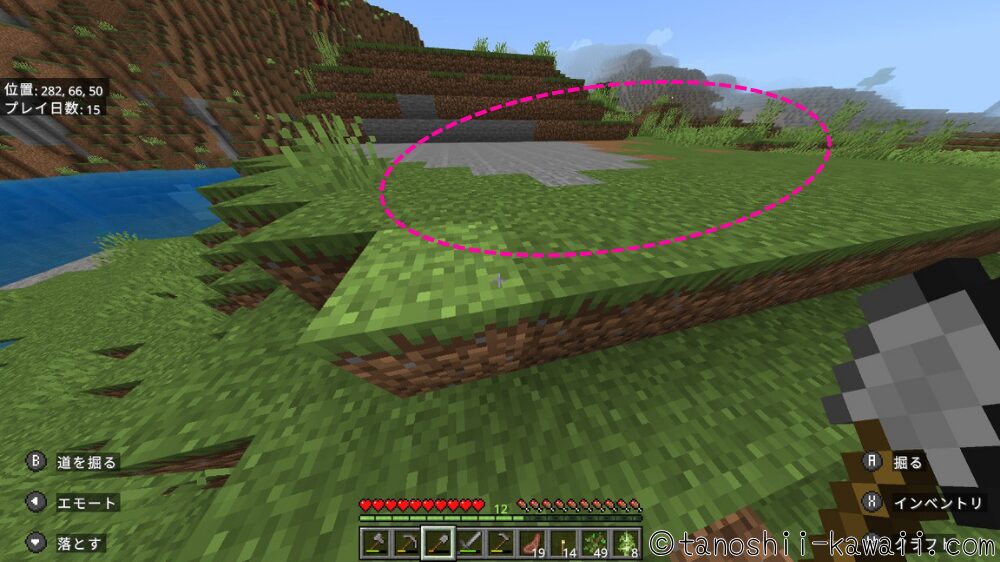Select the torch stack of 14
This screenshot has width=1000, height=562.
[563, 543]
